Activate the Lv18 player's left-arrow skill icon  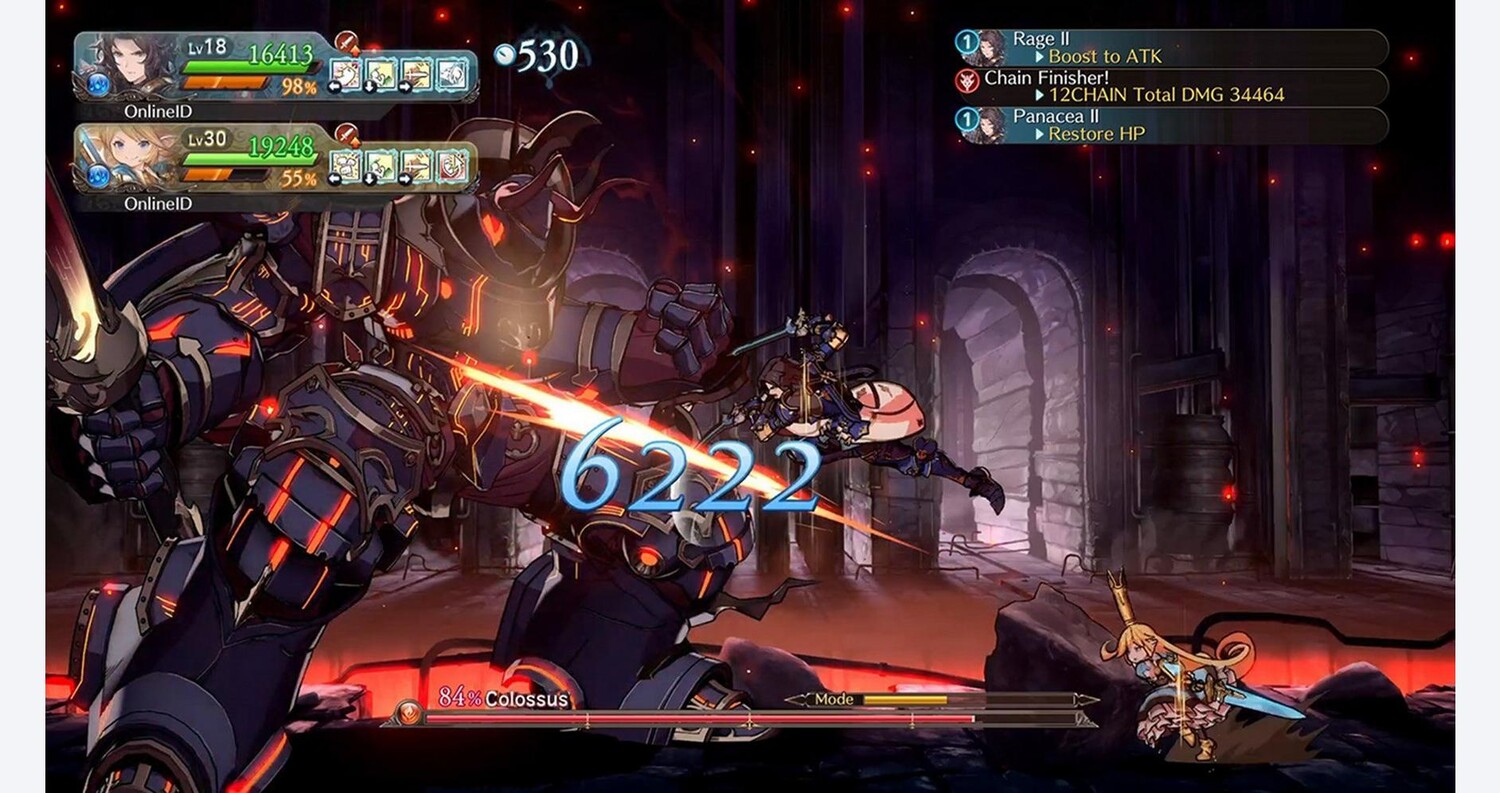(346, 74)
